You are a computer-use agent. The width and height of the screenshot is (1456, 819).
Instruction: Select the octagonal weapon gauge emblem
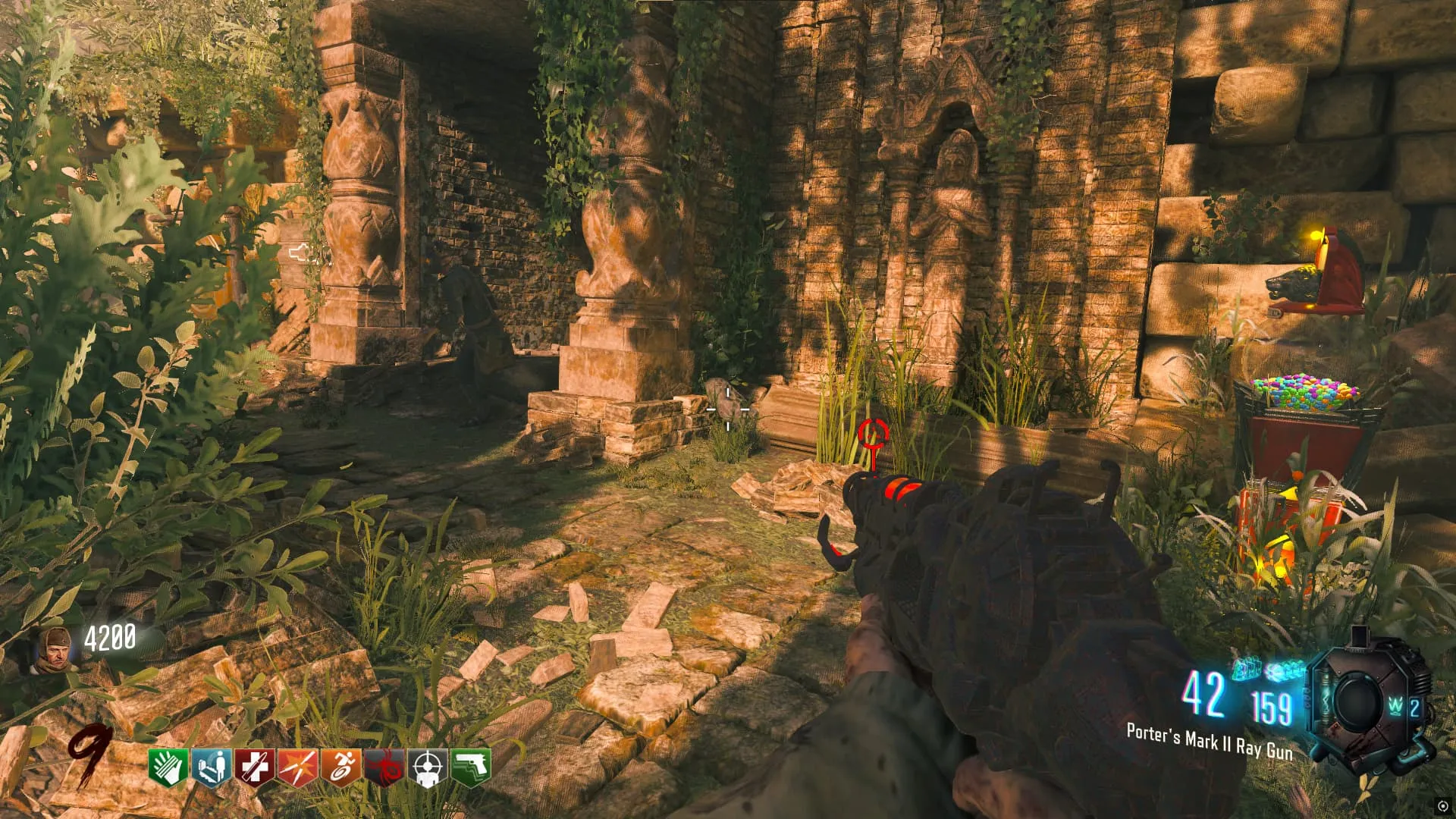[1357, 701]
